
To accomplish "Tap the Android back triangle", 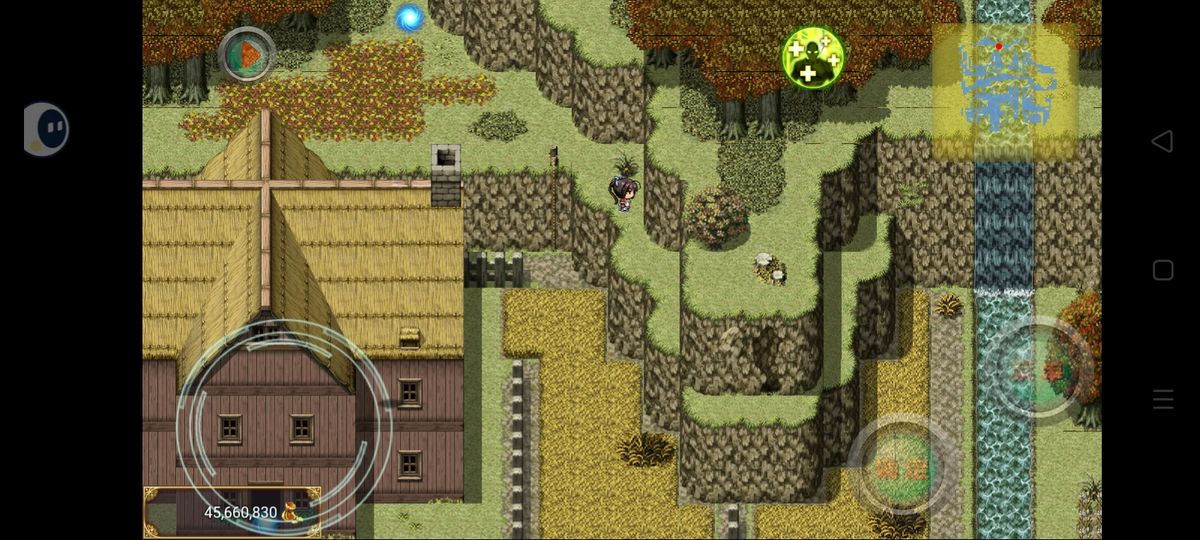I will pyautogui.click(x=1162, y=141).
